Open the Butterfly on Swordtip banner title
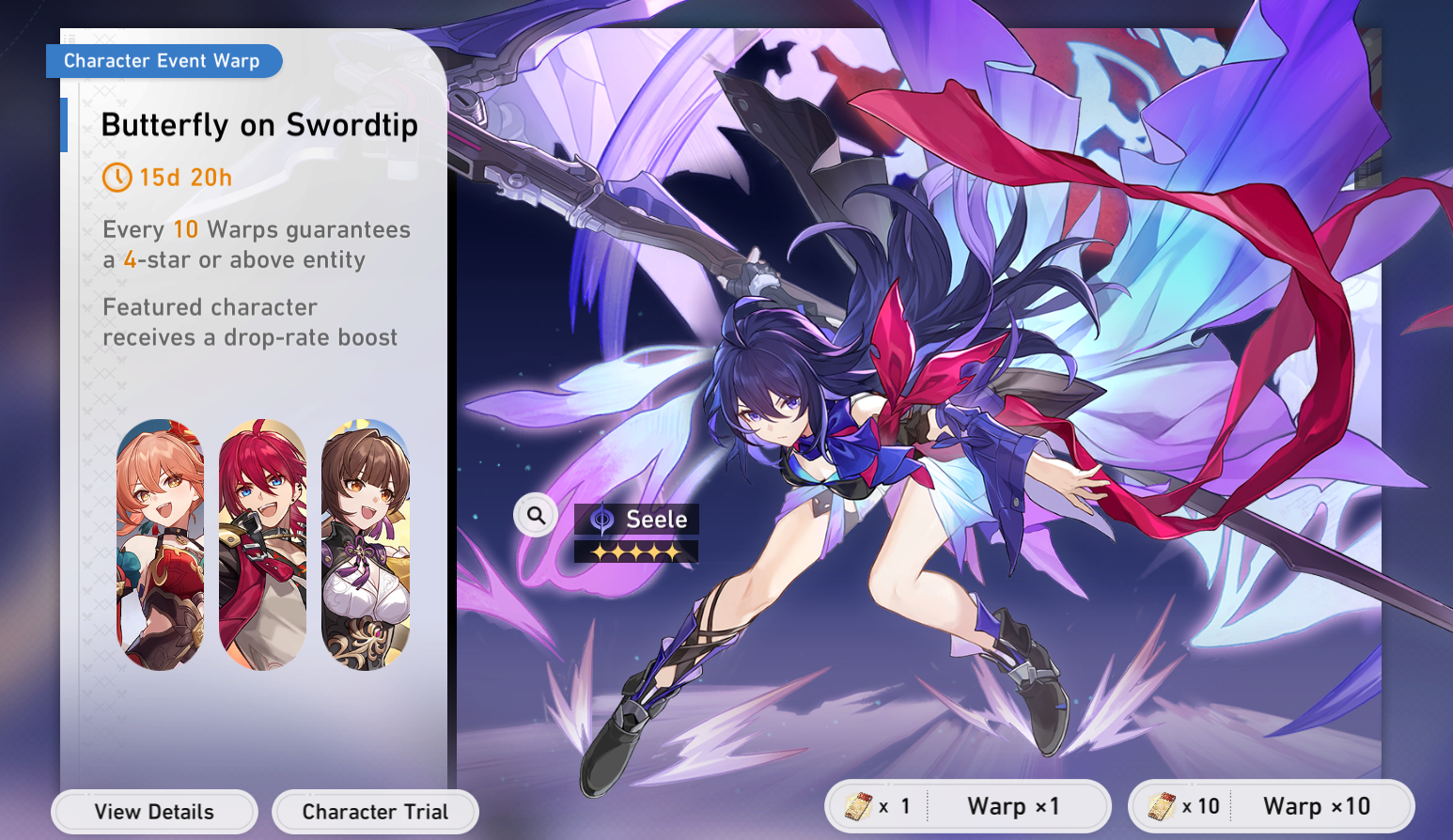This screenshot has height=840, width=1453. pyautogui.click(x=260, y=124)
